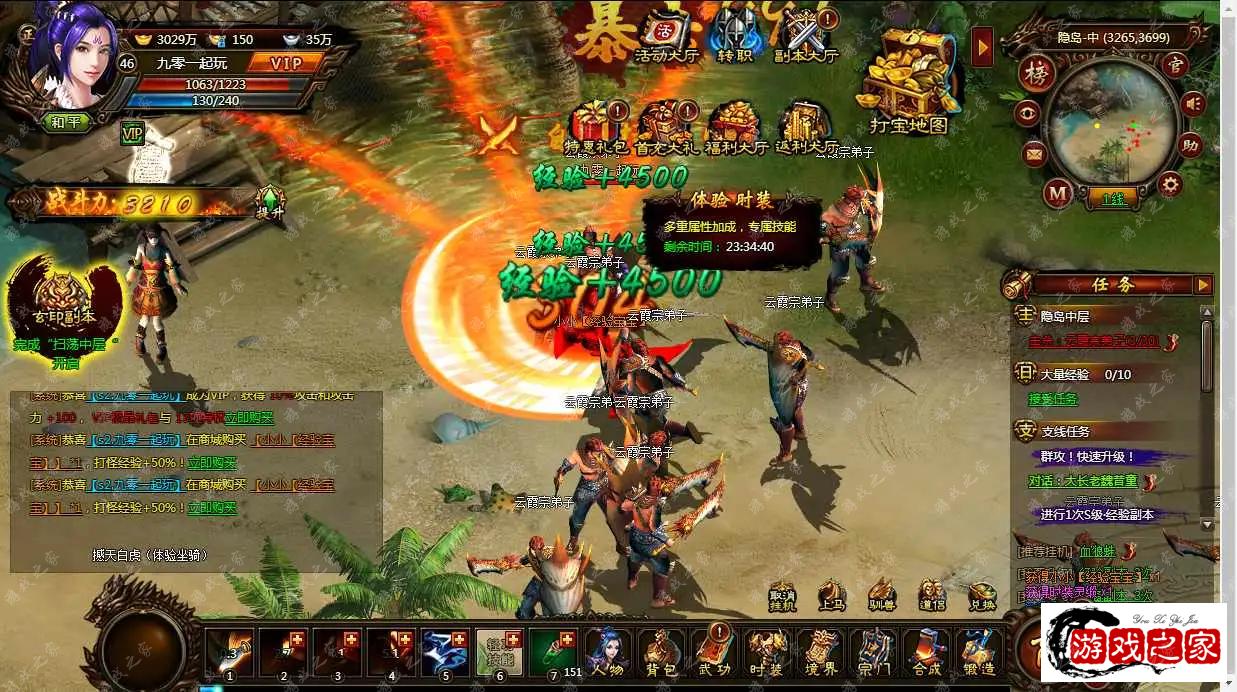Click the 取消挂机 cancel auto-battle button
The width and height of the screenshot is (1237, 692).
tap(782, 595)
